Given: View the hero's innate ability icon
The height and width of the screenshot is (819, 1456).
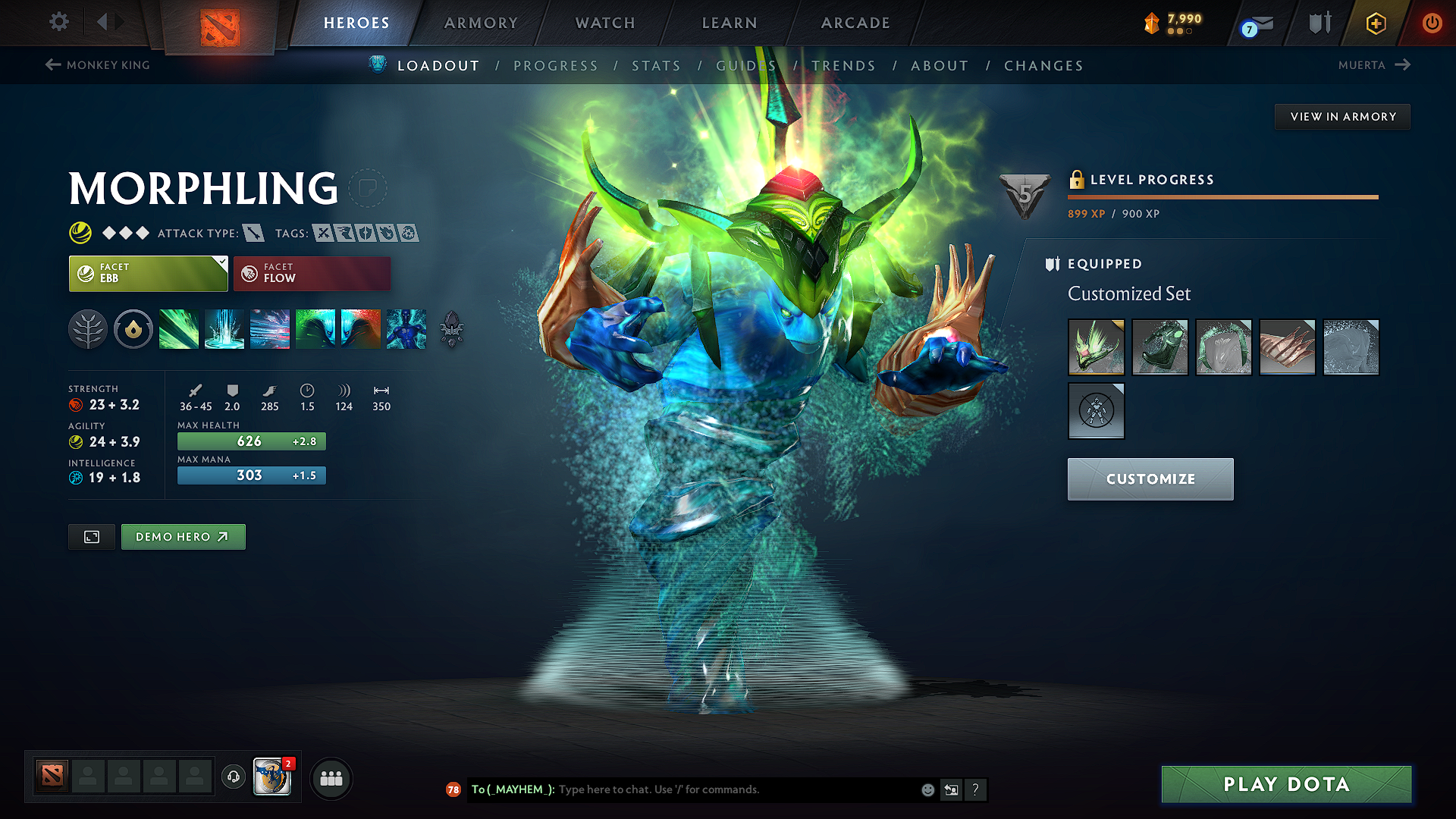Looking at the screenshot, I should coord(133,329).
